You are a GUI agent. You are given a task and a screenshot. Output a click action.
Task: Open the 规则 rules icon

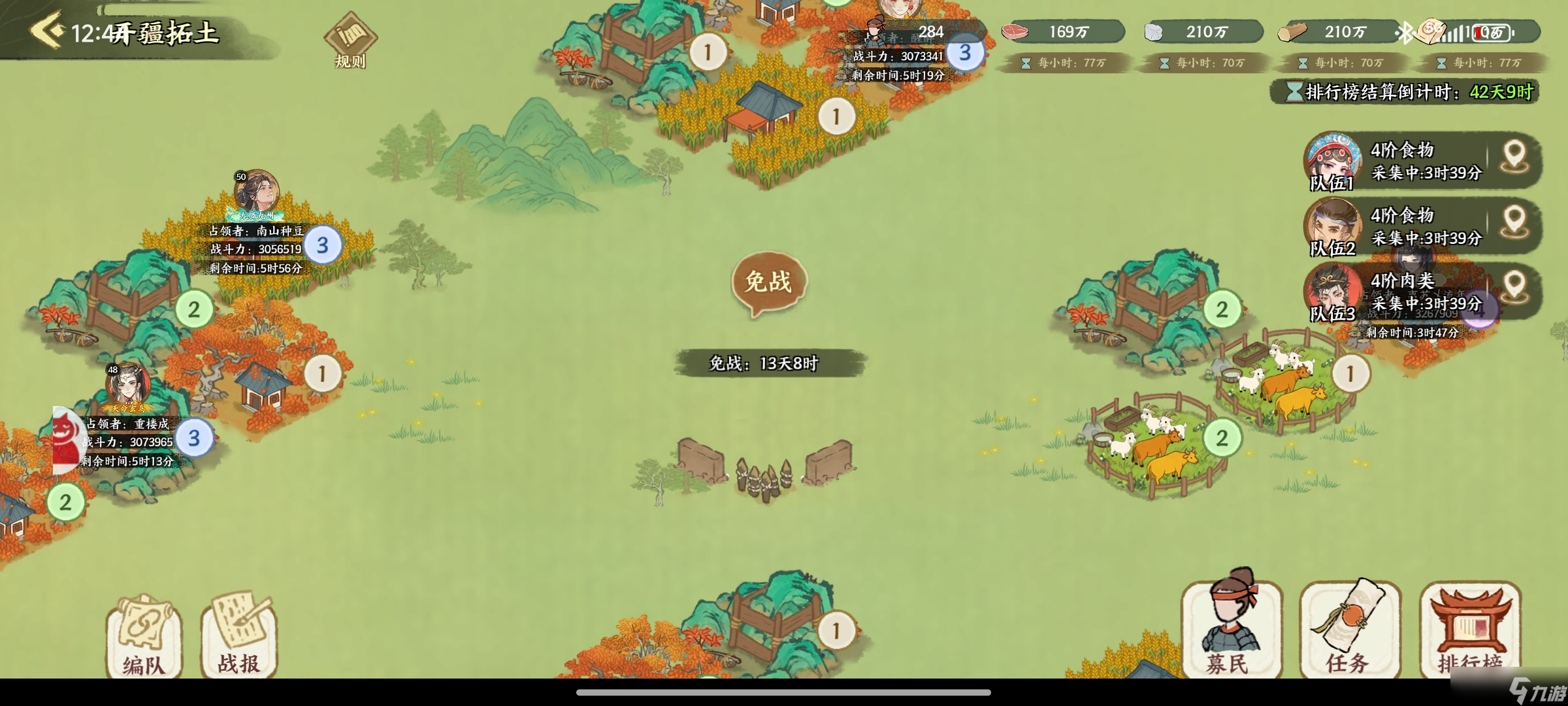coord(350,41)
